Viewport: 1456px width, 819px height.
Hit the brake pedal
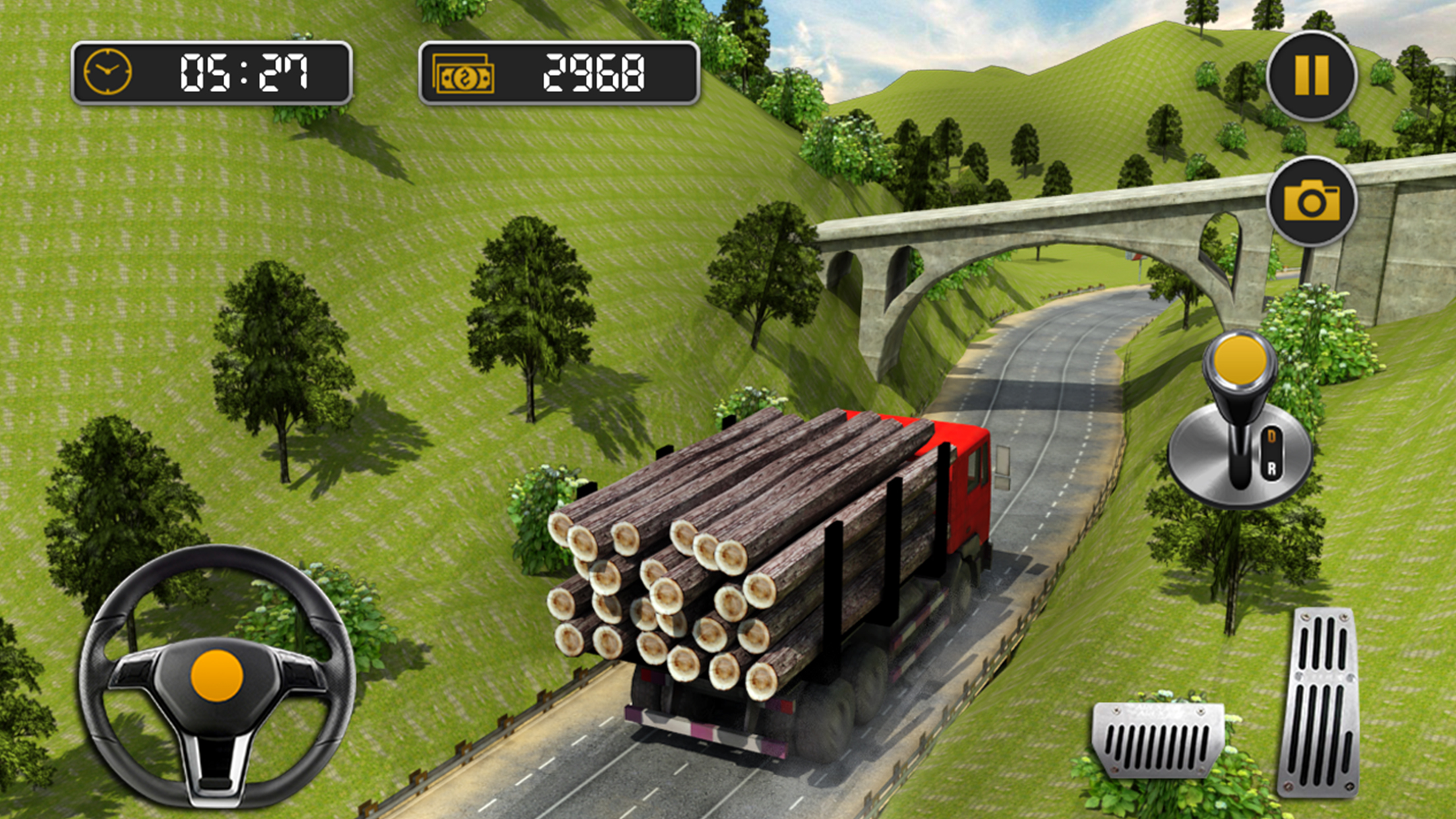coord(1158,739)
